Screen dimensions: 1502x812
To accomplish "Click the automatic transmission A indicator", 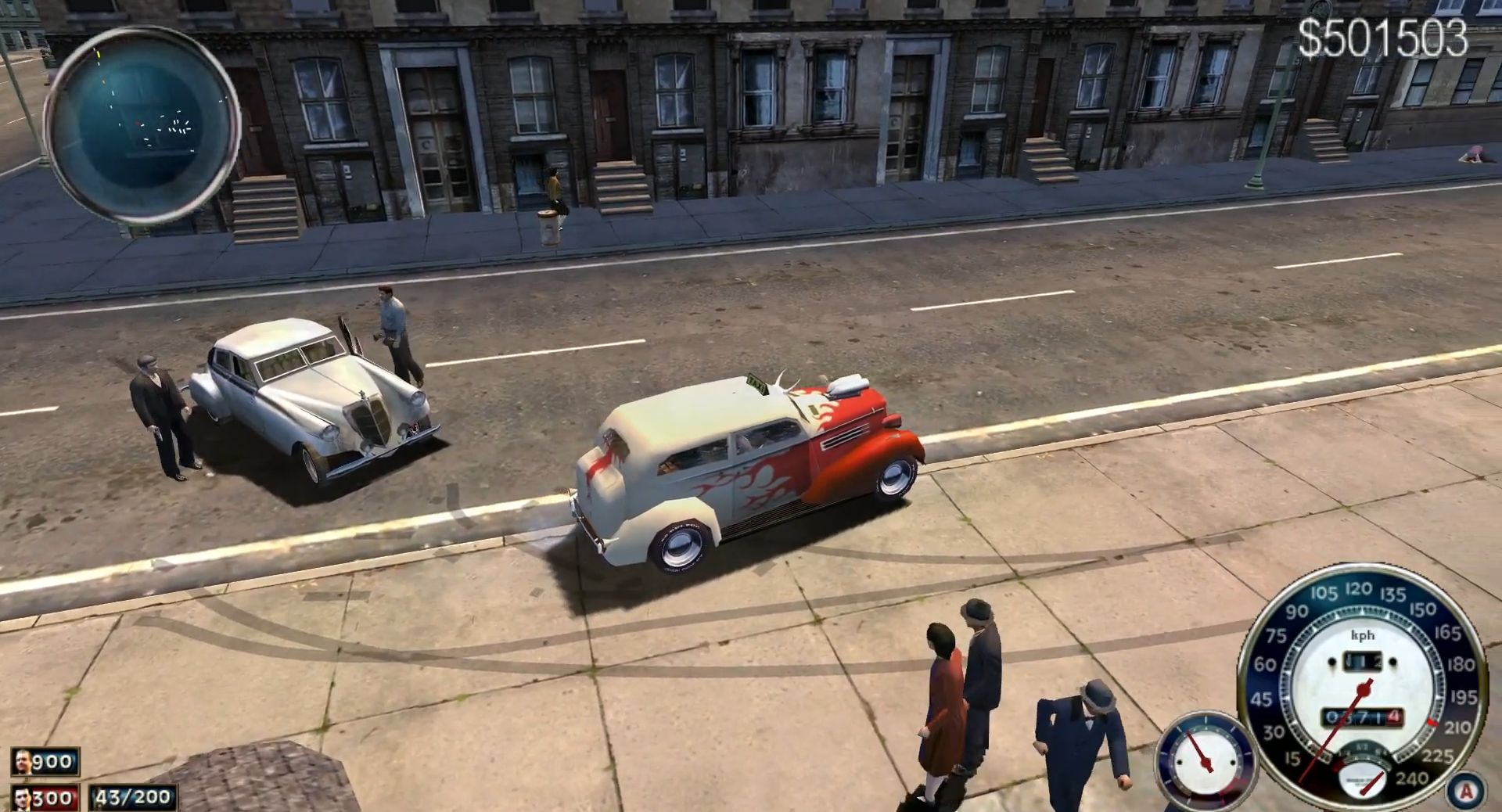I will tap(1465, 791).
